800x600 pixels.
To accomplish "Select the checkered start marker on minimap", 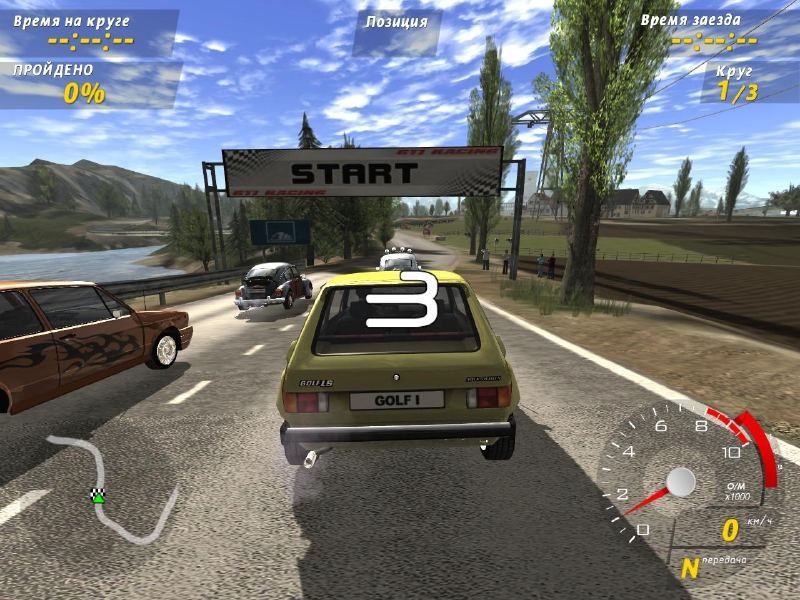I will click(x=98, y=494).
